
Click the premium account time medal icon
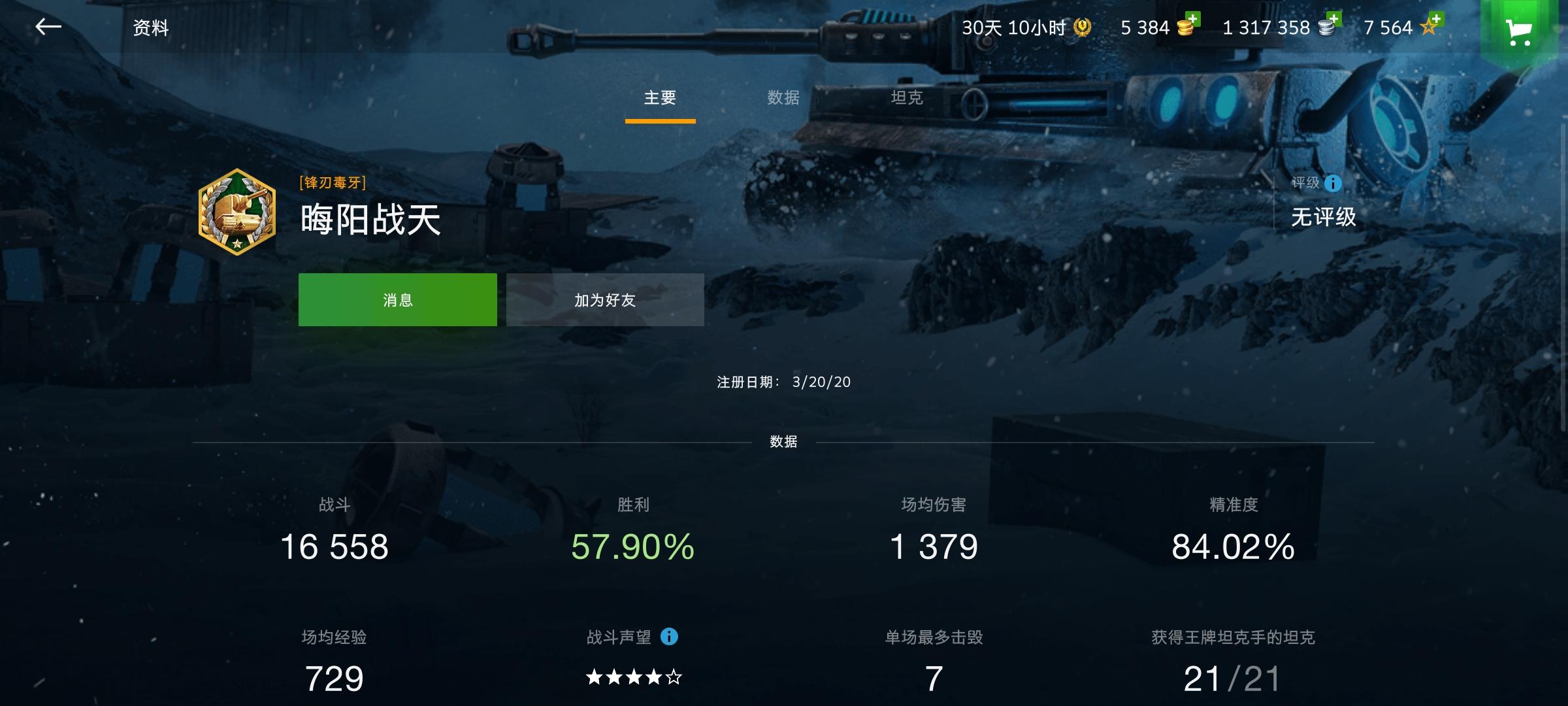(1082, 27)
